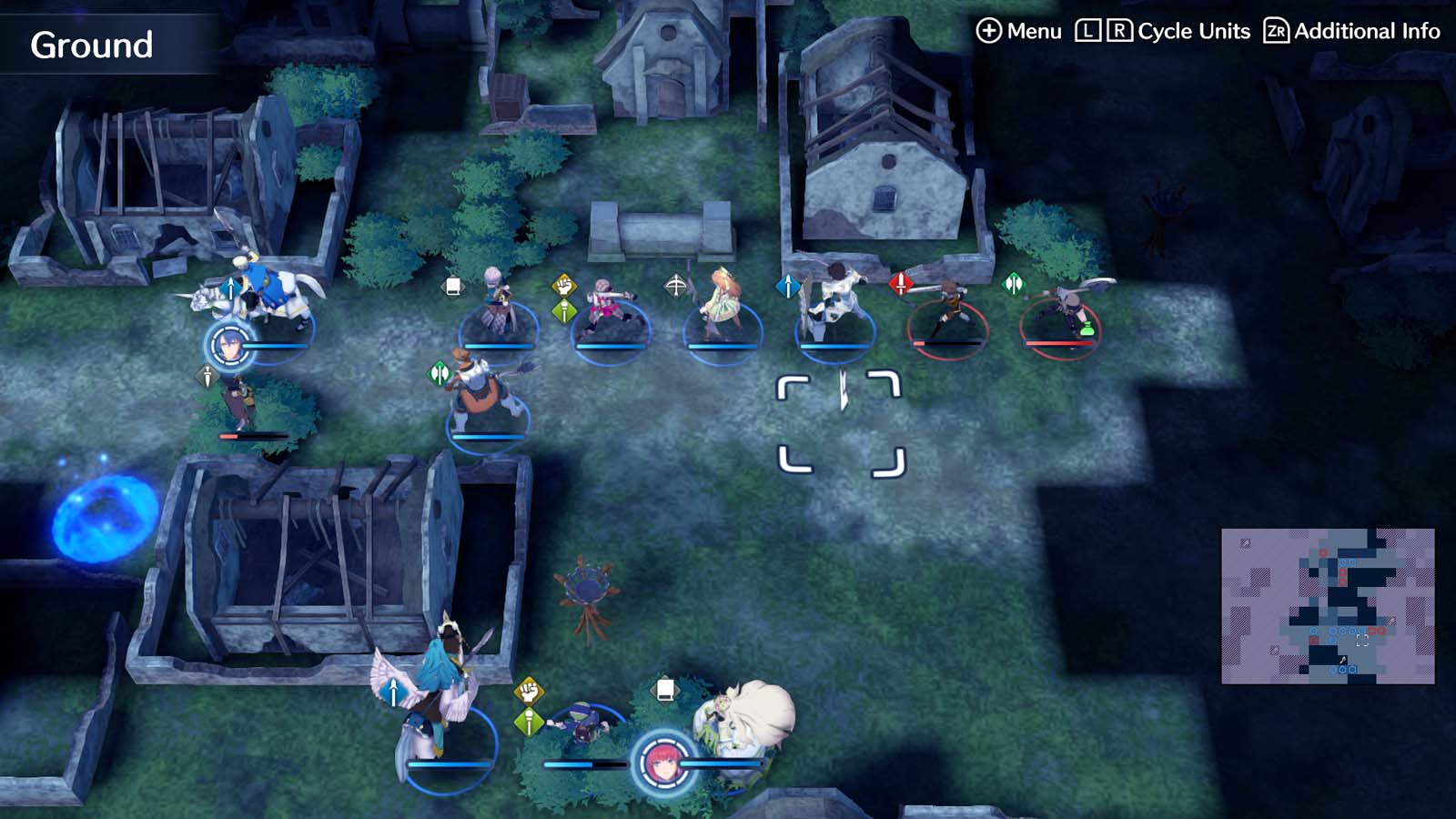Select the green staff icon below the fist icon
Screen dimensions: 1456x819
pos(565,311)
